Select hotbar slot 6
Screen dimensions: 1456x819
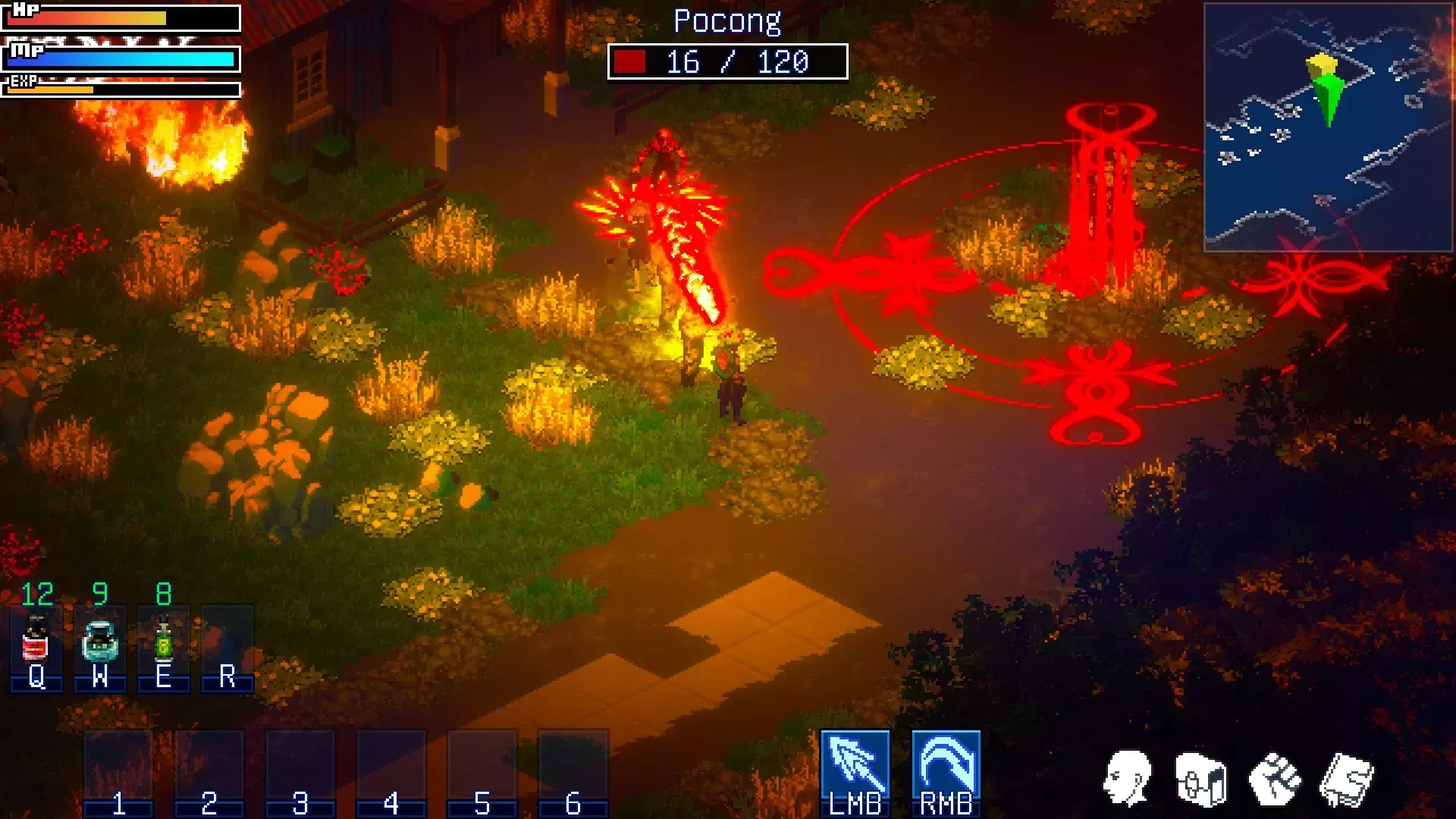point(573,772)
